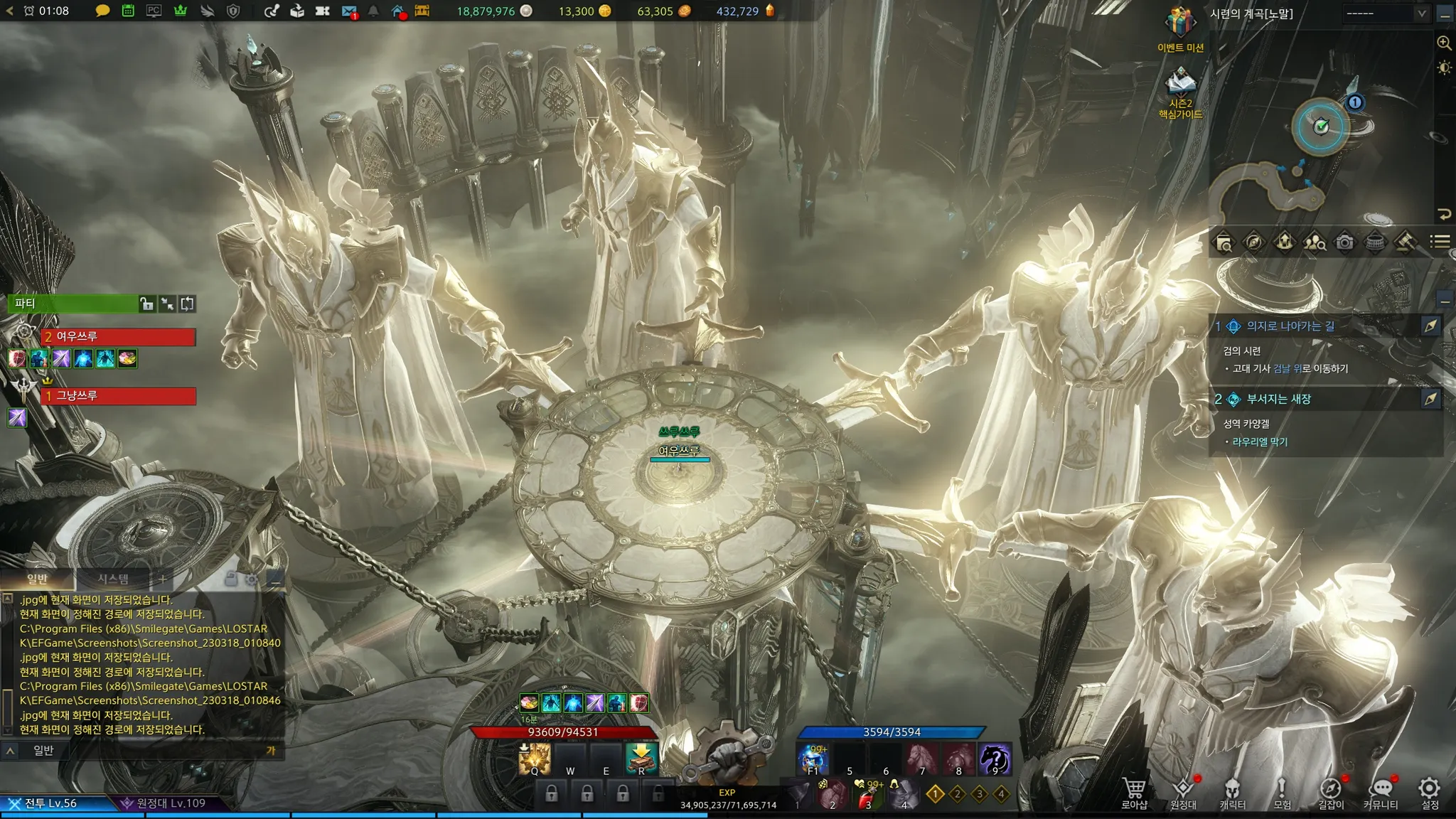This screenshot has width=1456, height=819.
Task: Open the 길잡이 guide menu
Action: tap(1331, 792)
